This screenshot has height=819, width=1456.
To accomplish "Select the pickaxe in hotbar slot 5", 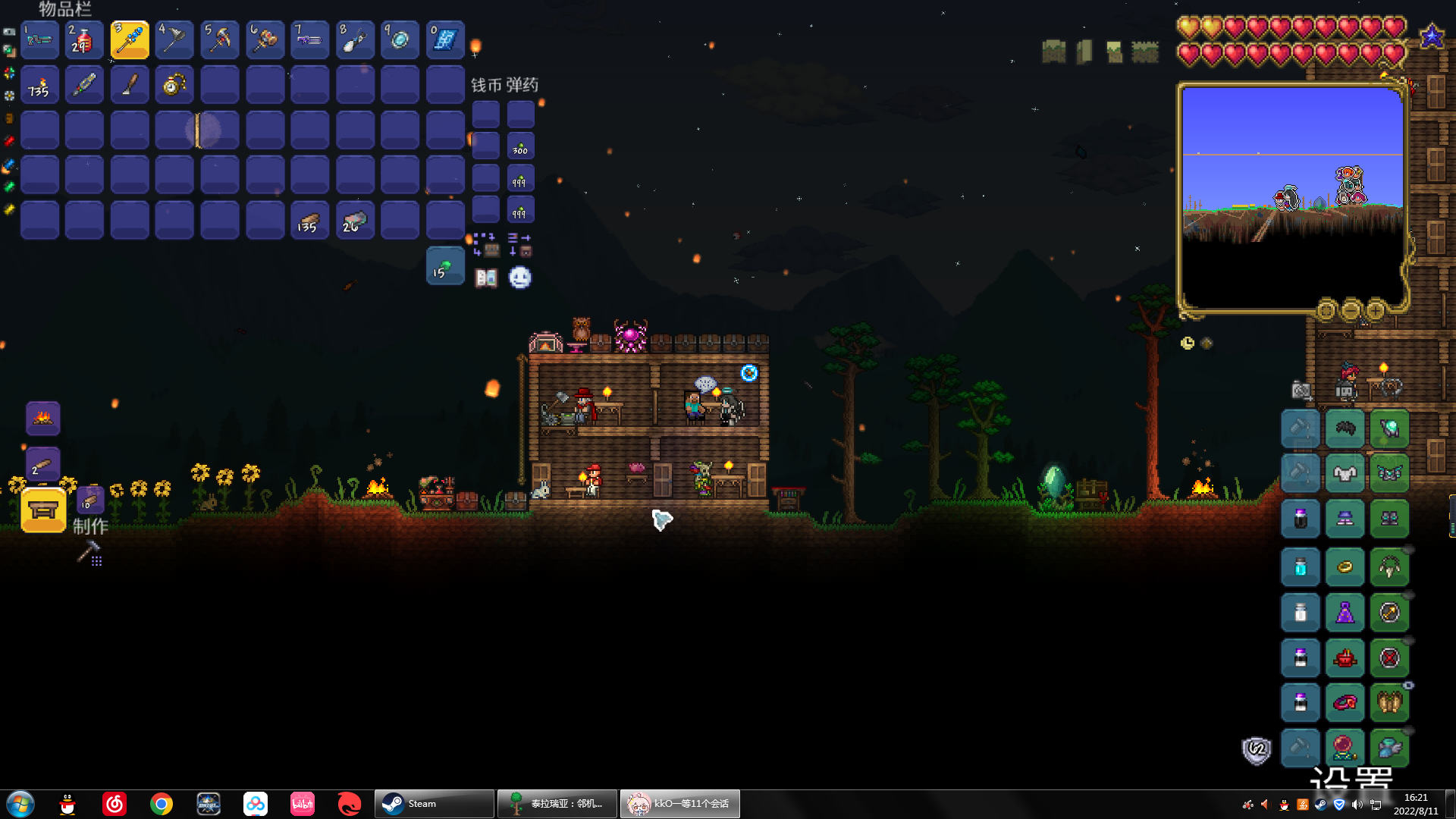I will click(220, 39).
